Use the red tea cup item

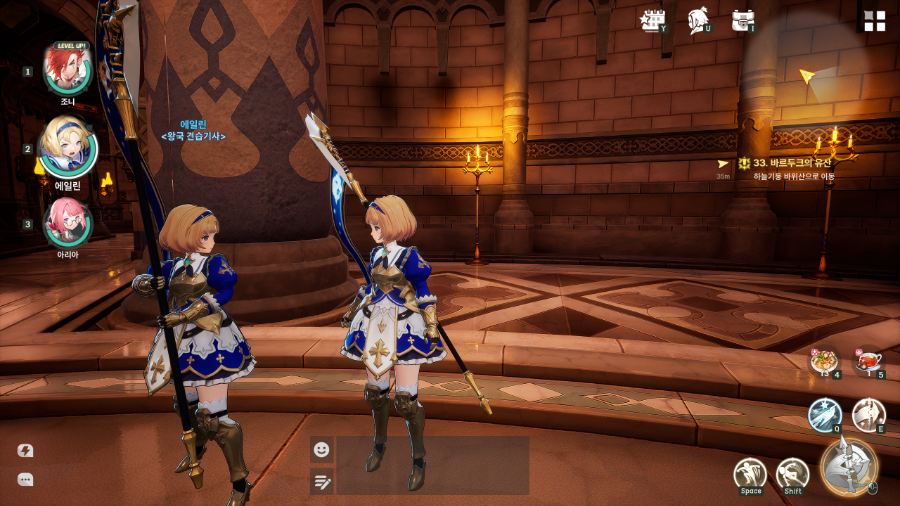pos(868,361)
